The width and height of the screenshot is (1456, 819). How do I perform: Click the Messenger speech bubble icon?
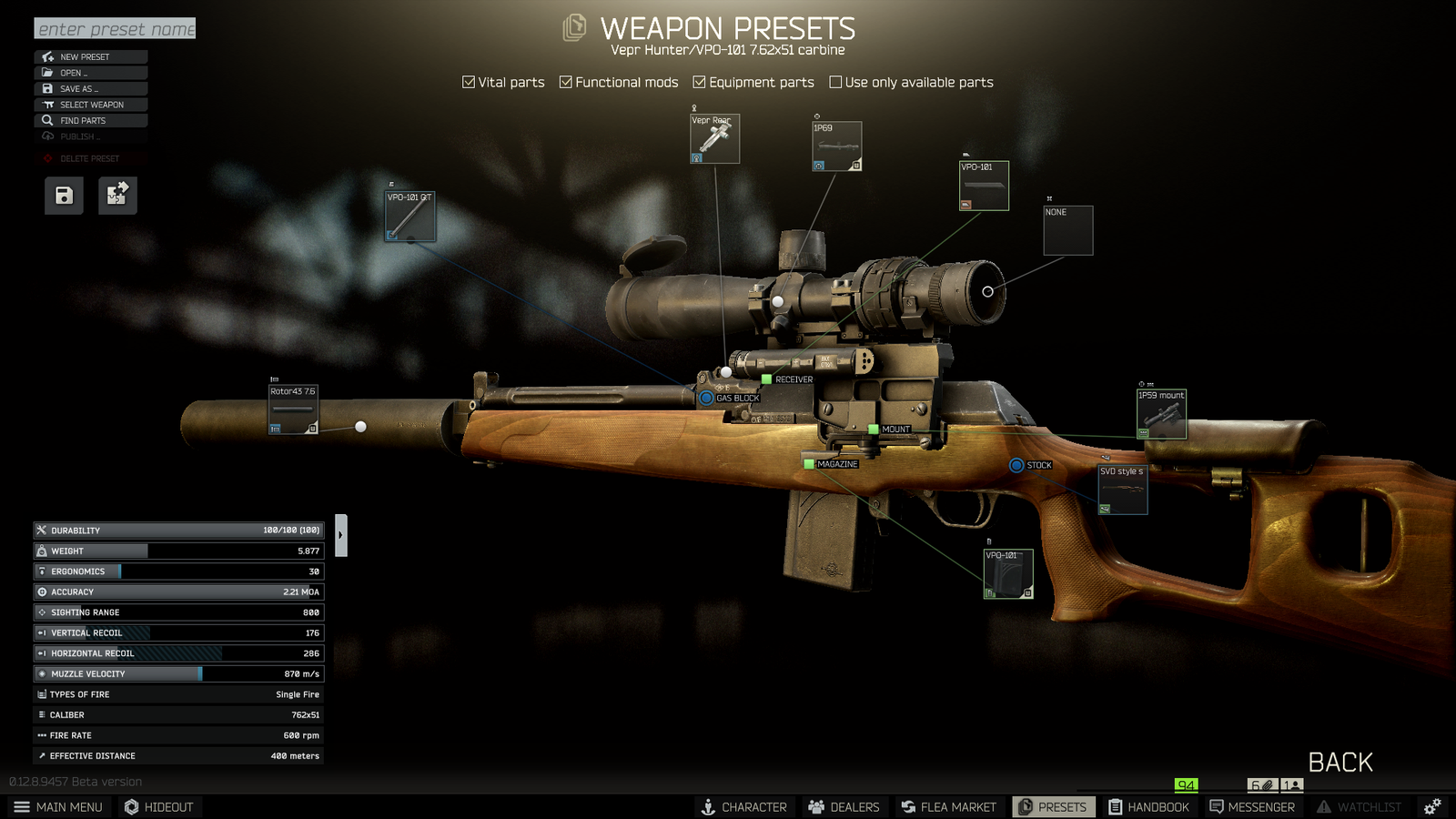pyautogui.click(x=1217, y=806)
